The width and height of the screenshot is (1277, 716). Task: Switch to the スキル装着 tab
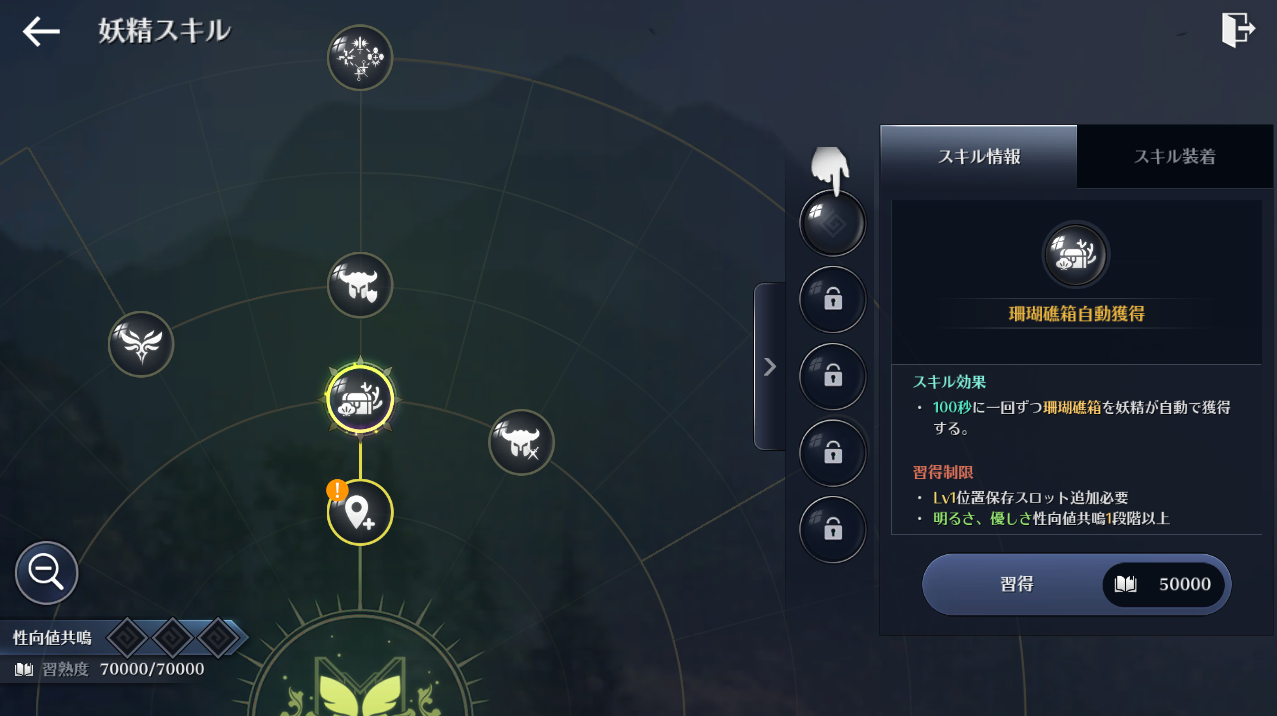click(x=1174, y=156)
